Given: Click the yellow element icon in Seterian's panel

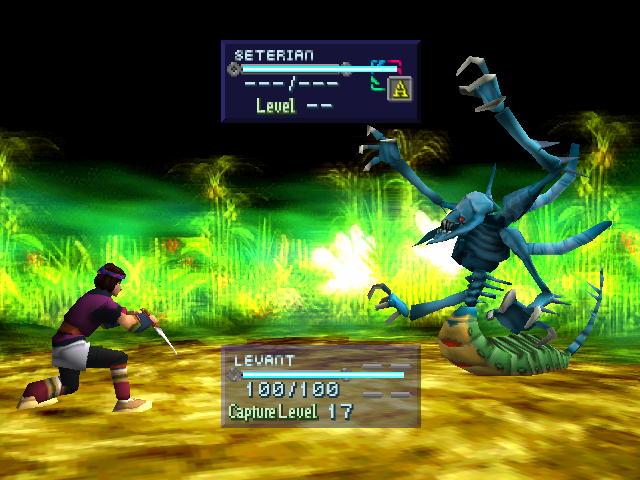Looking at the screenshot, I should pos(399,89).
